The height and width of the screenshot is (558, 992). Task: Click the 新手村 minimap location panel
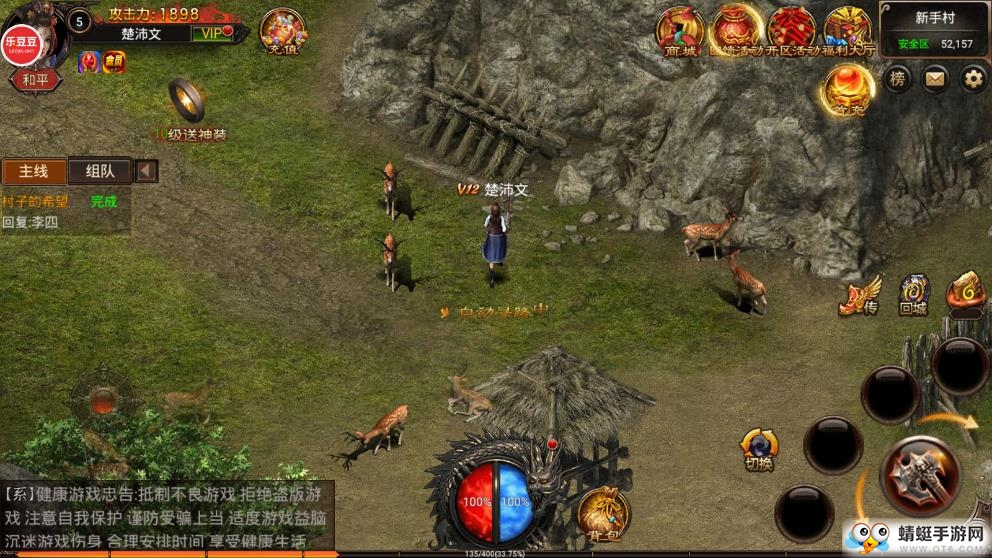pyautogui.click(x=934, y=30)
